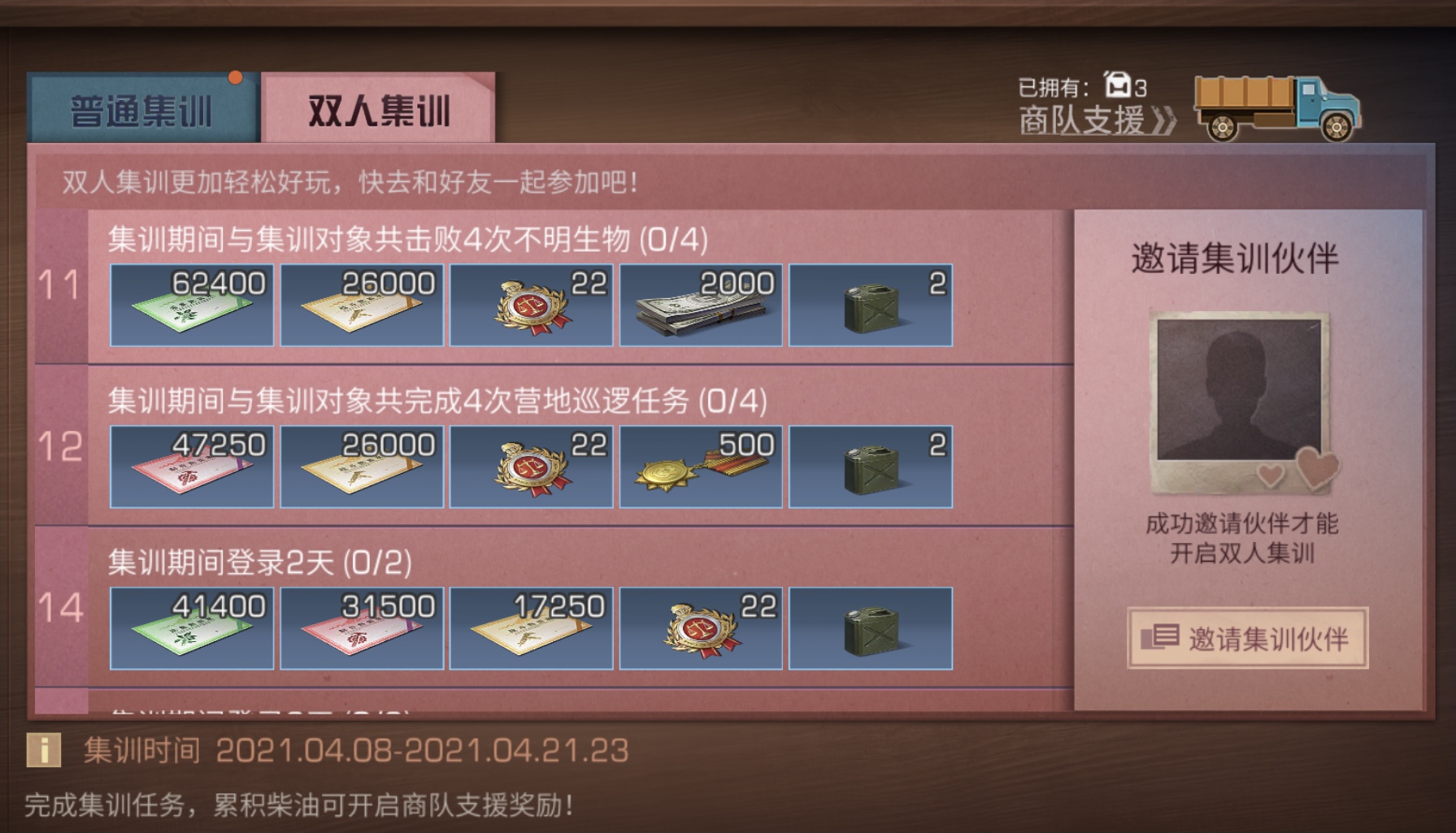This screenshot has height=833, width=1456.
Task: Select the fuel can reward in task 14
Action: tap(870, 626)
